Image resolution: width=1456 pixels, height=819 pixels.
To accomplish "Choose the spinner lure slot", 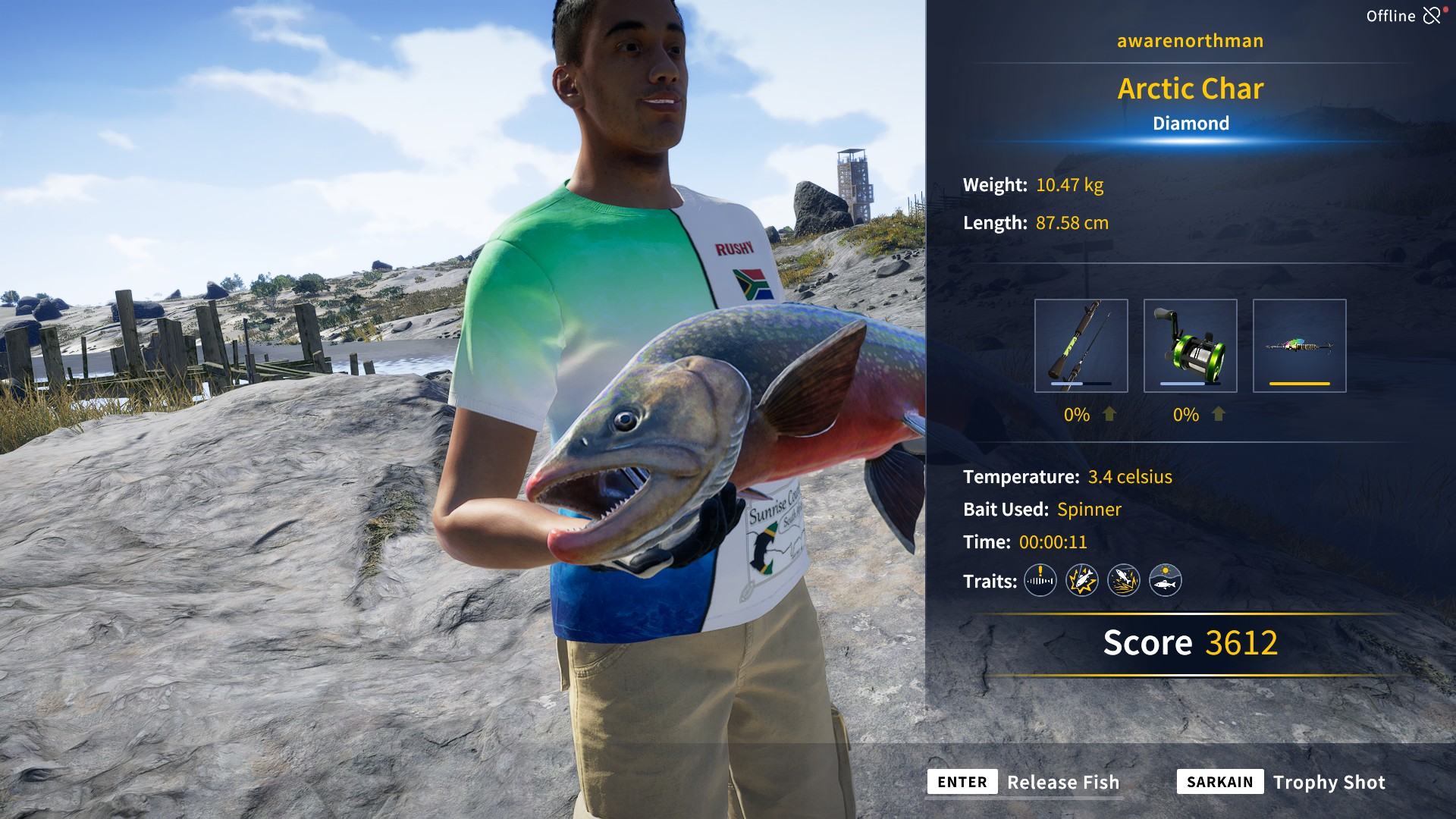I will pos(1299,346).
